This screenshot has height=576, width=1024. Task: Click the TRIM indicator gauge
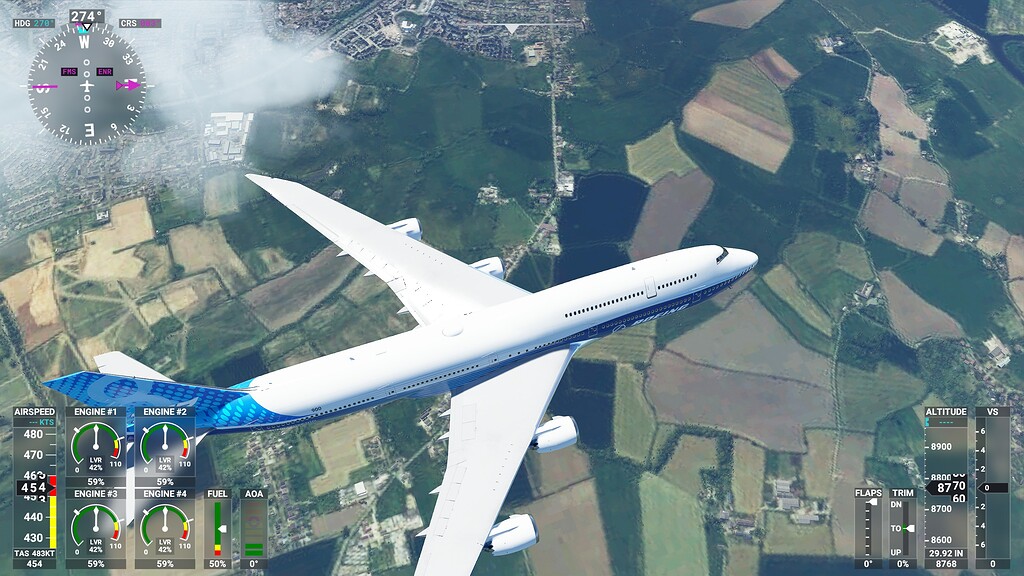click(903, 528)
